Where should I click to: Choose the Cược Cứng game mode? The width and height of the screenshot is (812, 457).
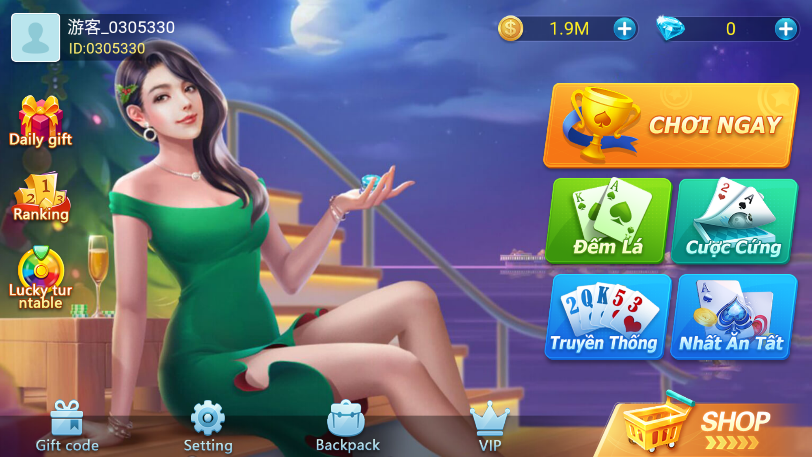(x=736, y=221)
